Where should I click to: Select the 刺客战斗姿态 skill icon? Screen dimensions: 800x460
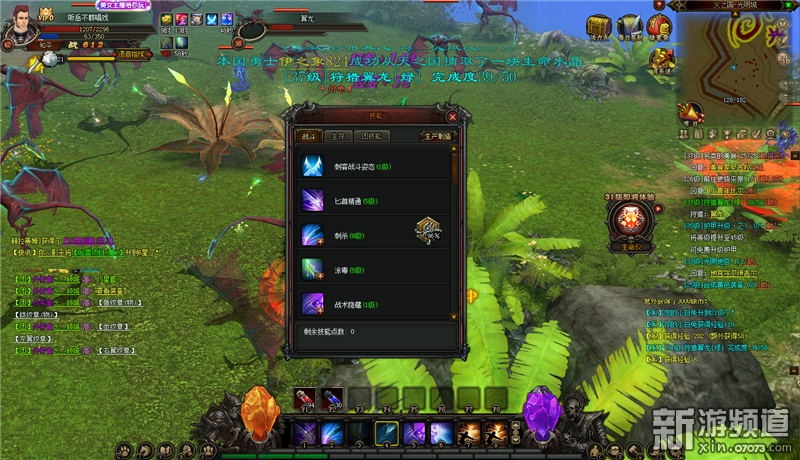coord(313,166)
